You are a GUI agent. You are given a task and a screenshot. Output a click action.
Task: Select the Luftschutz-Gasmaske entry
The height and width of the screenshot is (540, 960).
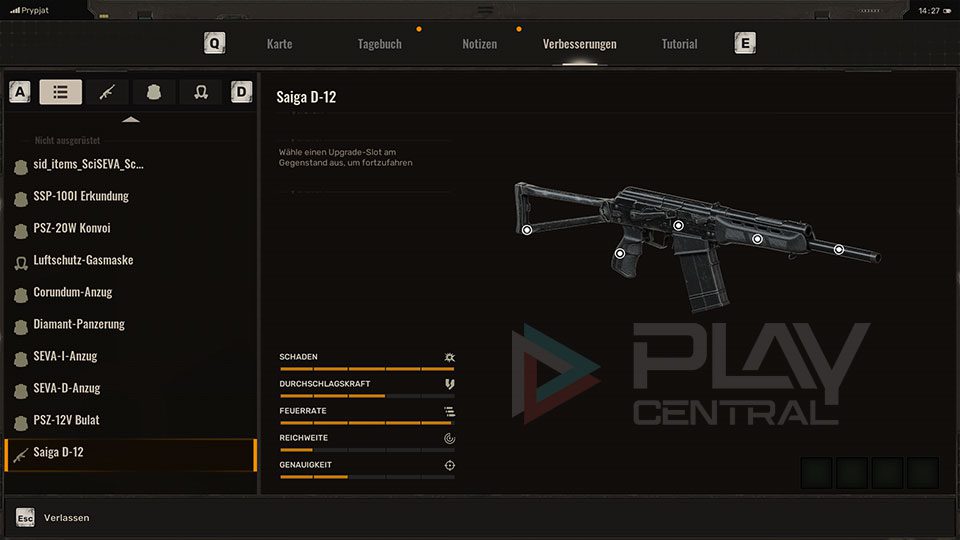point(83,260)
